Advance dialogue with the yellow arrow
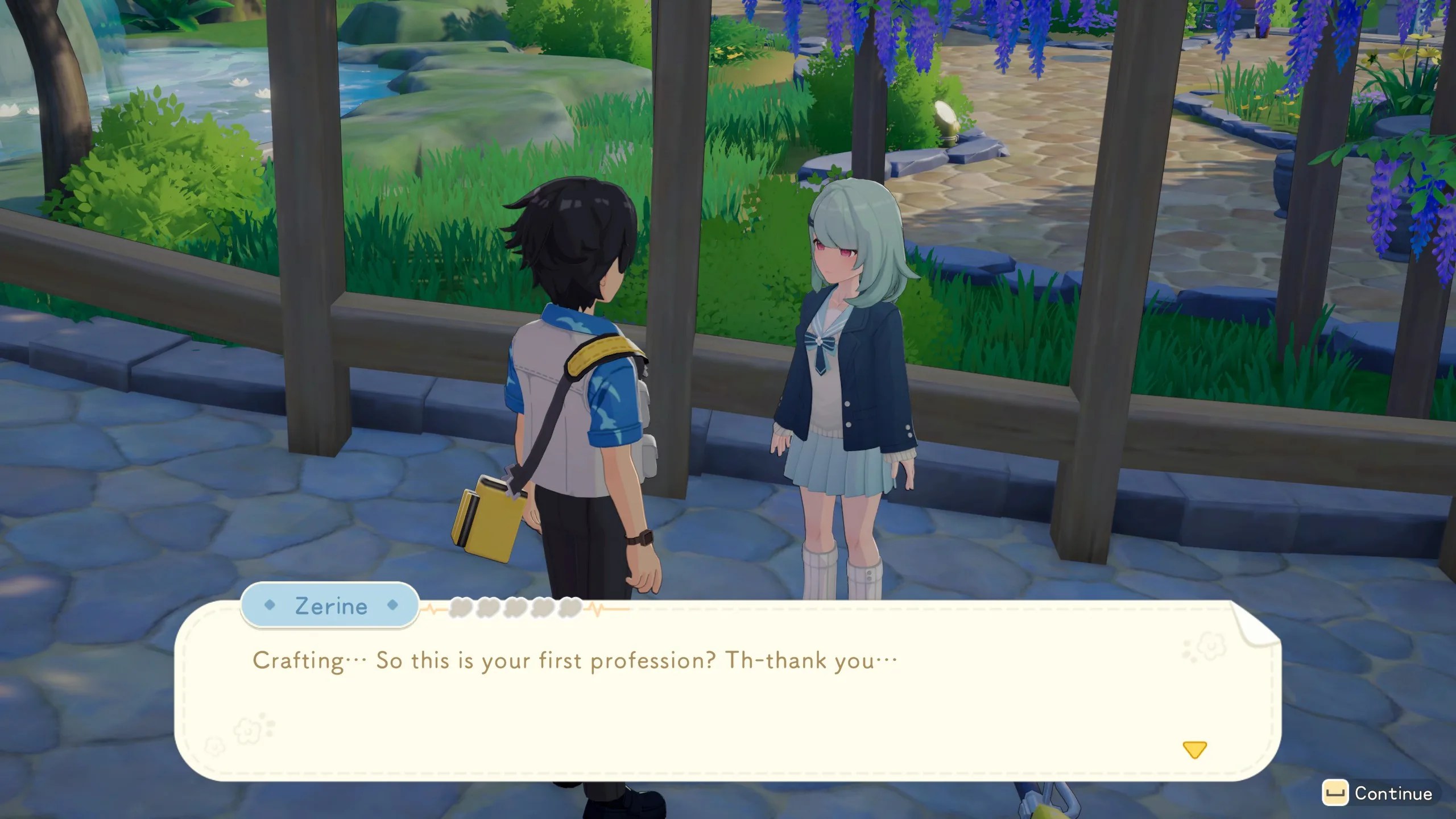This screenshot has height=819, width=1456. point(1194,750)
